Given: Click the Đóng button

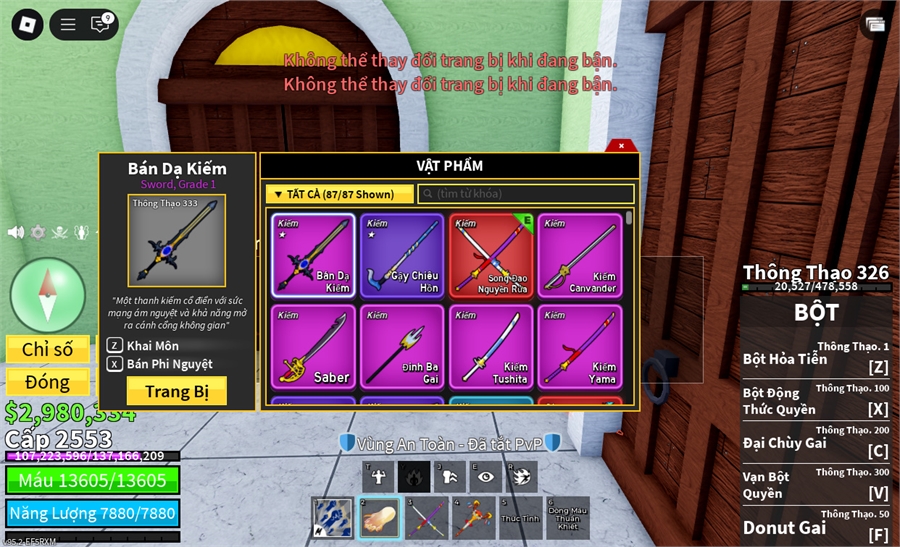Looking at the screenshot, I should tap(48, 382).
